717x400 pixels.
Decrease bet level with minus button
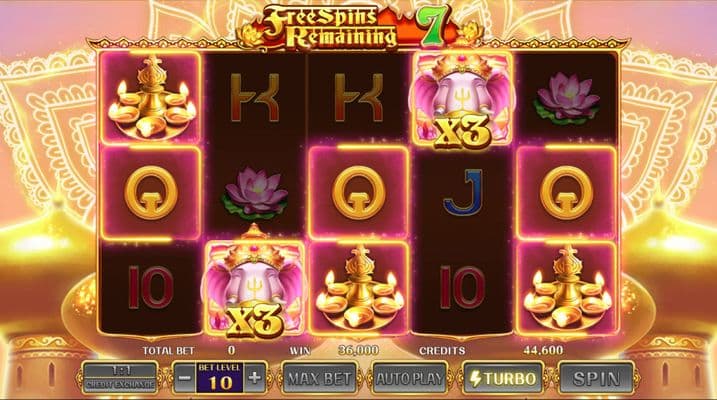click(x=183, y=377)
